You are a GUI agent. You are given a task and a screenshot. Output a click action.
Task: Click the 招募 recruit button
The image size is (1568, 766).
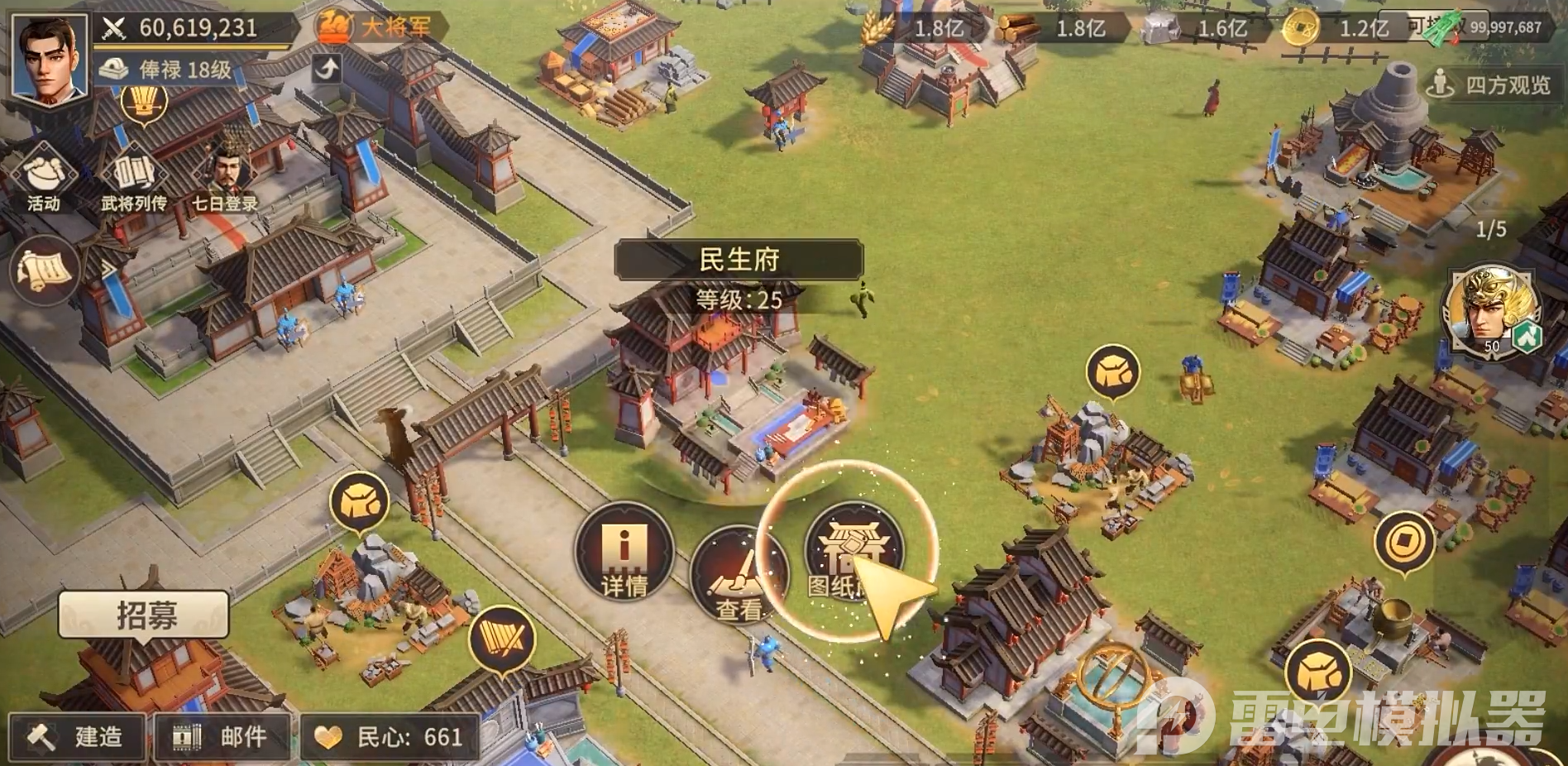pos(144,615)
